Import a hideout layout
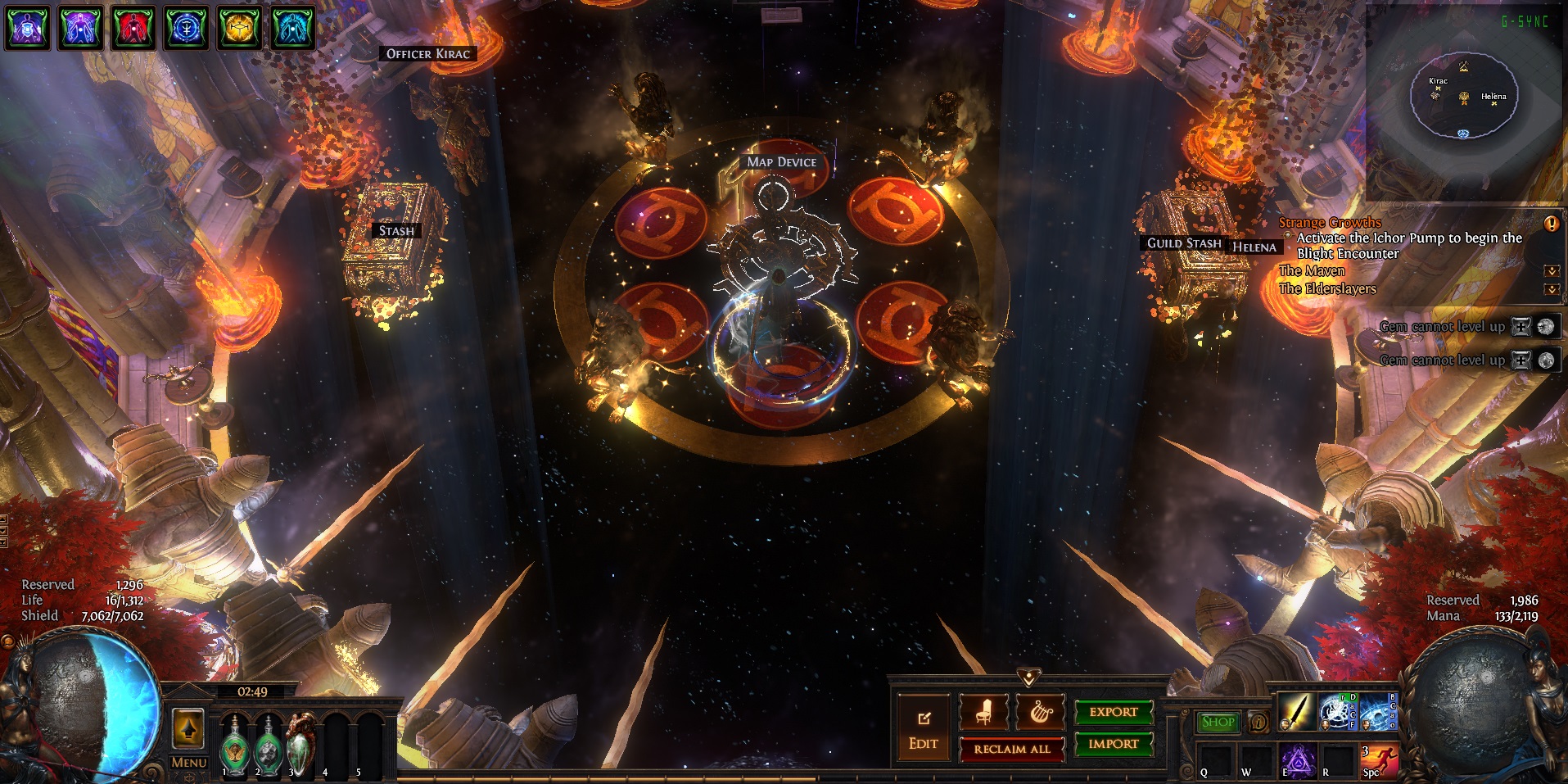This screenshot has width=1568, height=784. tap(1113, 744)
